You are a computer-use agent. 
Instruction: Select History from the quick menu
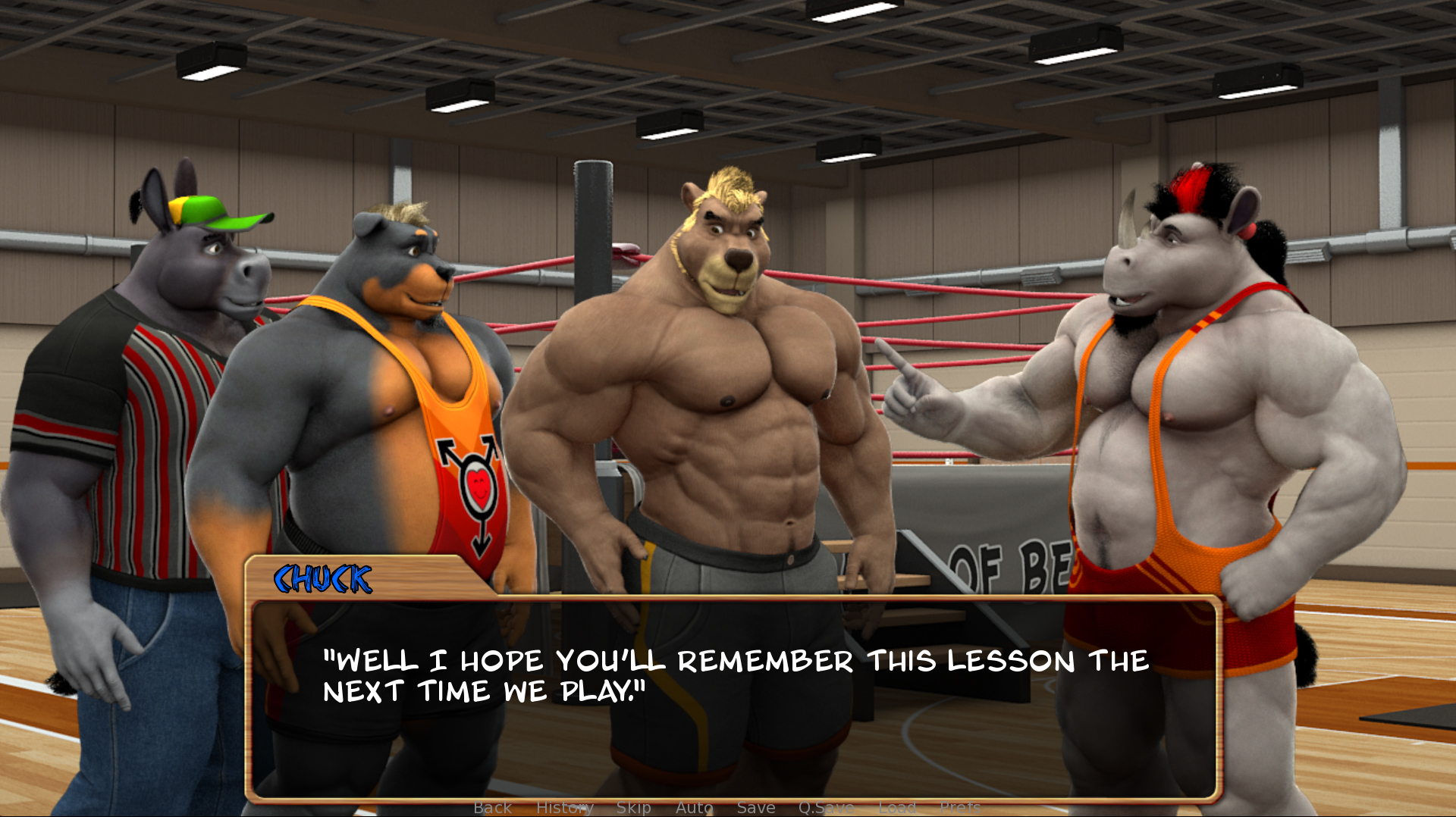point(566,807)
